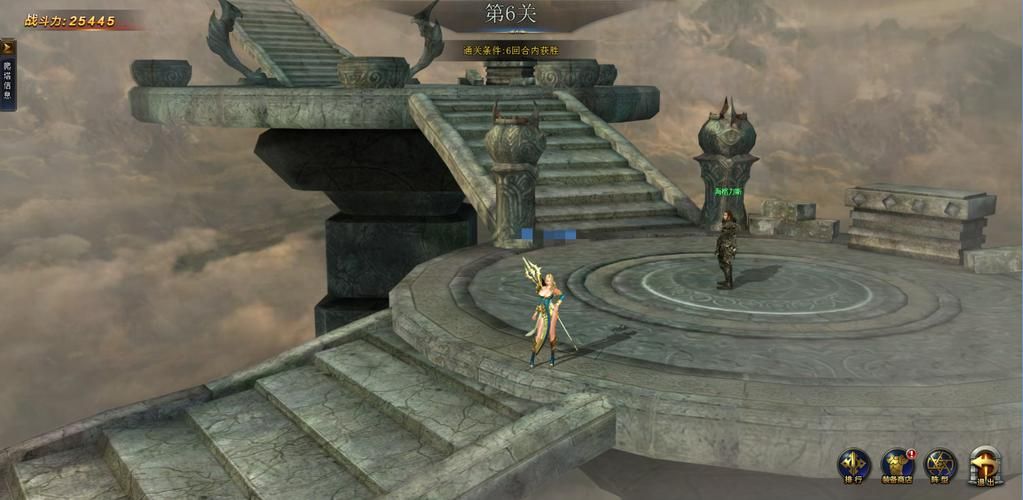Image resolution: width=1023 pixels, height=500 pixels.
Task: Expand the 爬塔信息 side panel
Action: (x=7, y=47)
